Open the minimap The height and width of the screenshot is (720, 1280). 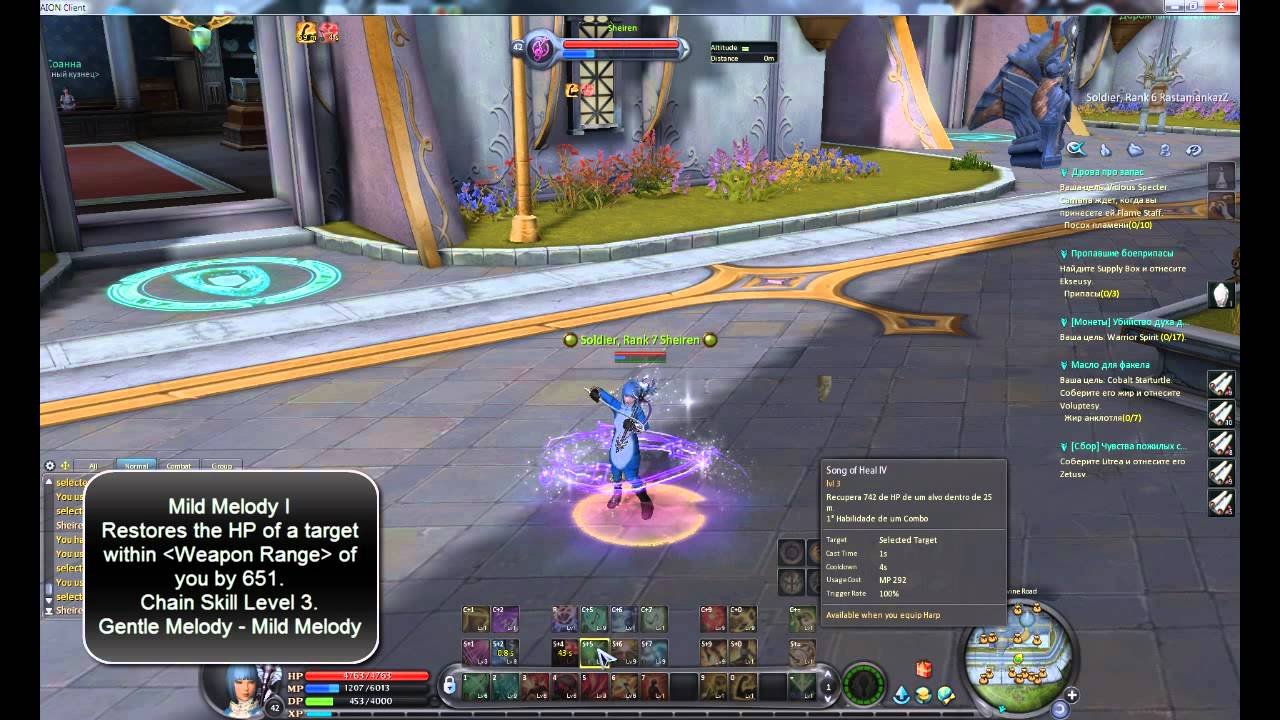pyautogui.click(x=1019, y=648)
